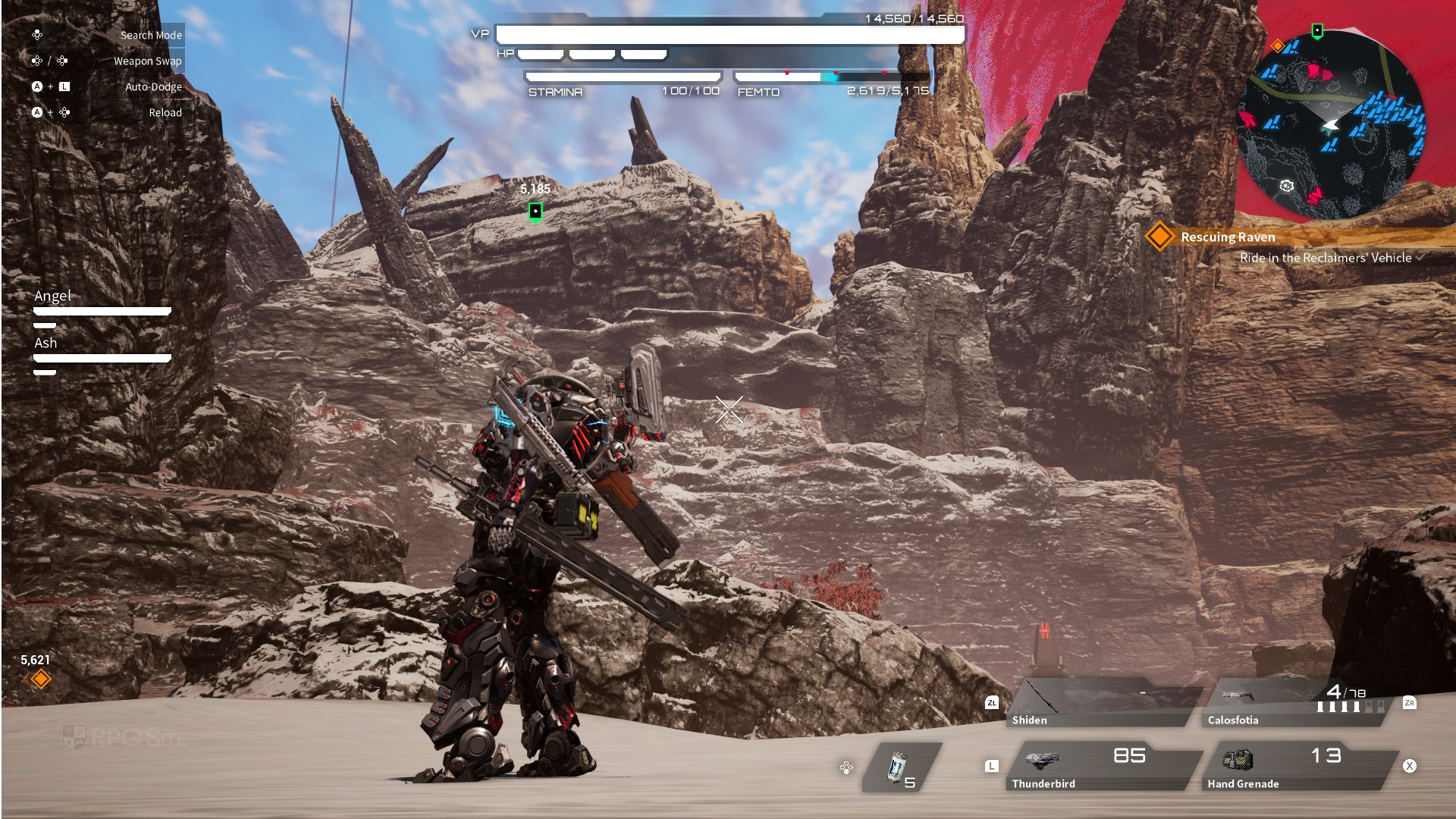The height and width of the screenshot is (819, 1456).
Task: Click the green waypoint marker showing 5,185
Action: [x=535, y=211]
